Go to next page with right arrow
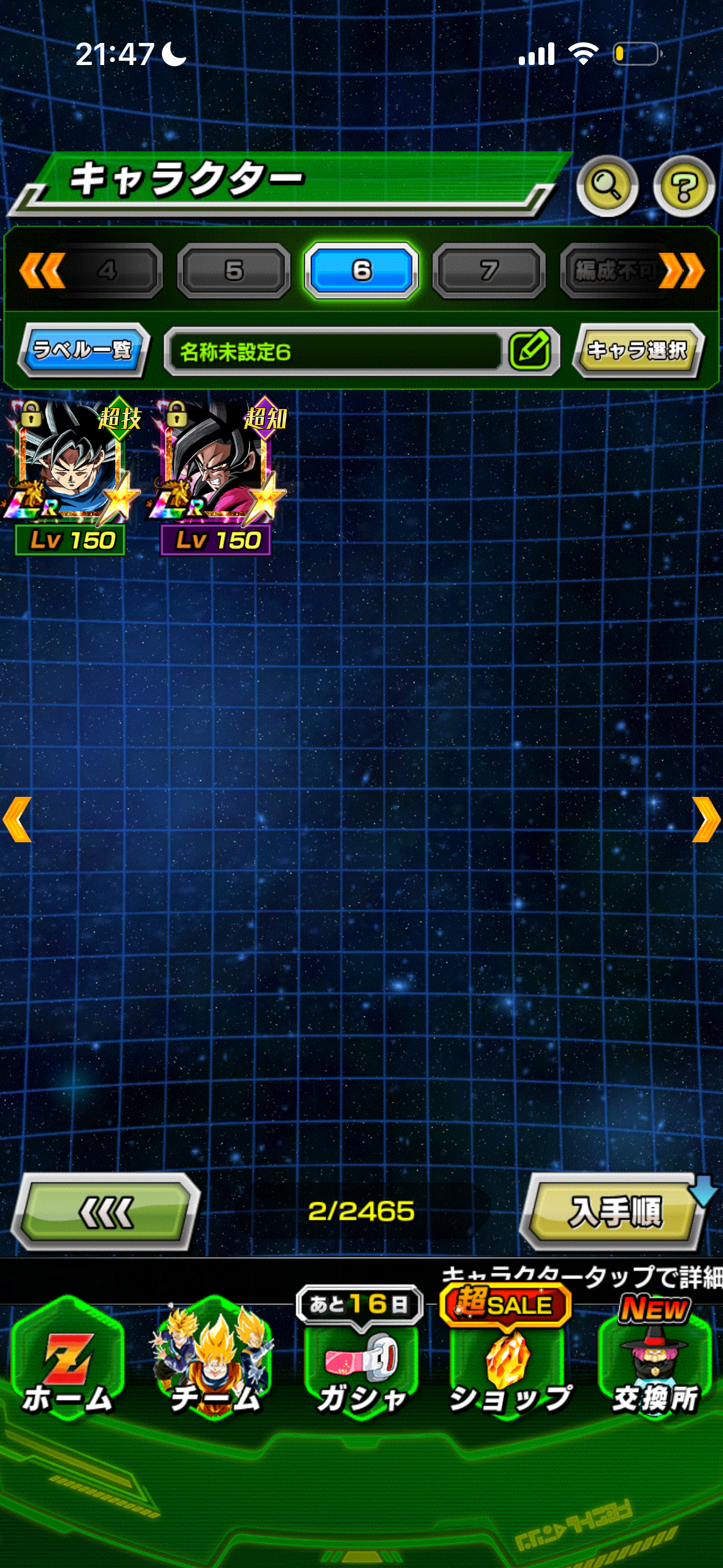 (x=706, y=820)
